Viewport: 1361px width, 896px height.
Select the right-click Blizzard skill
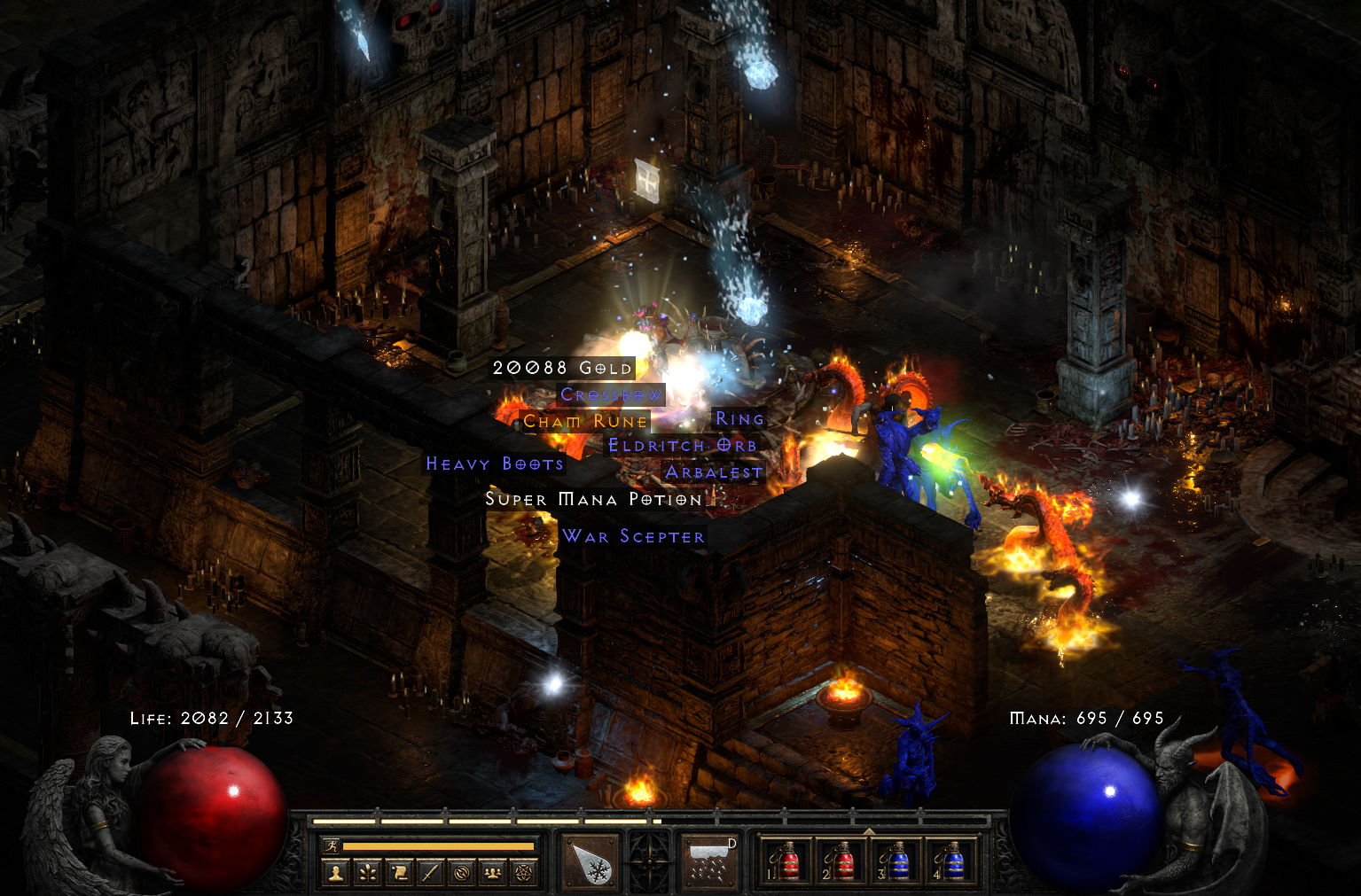tap(709, 862)
